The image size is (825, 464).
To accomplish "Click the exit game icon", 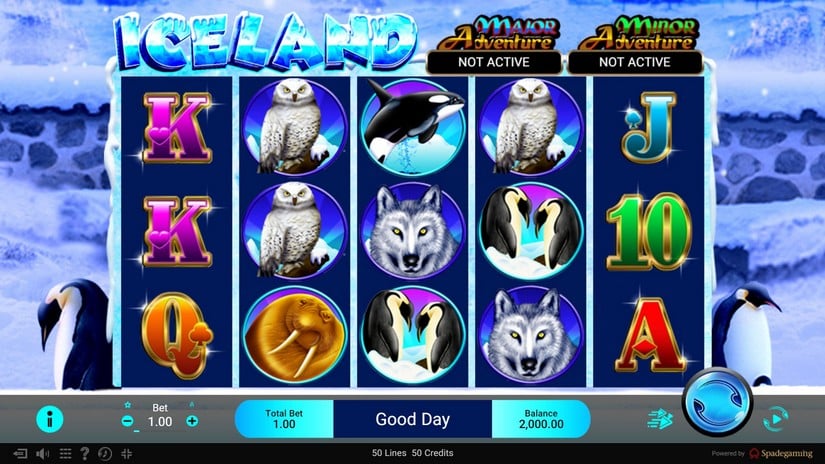I will [x=19, y=453].
